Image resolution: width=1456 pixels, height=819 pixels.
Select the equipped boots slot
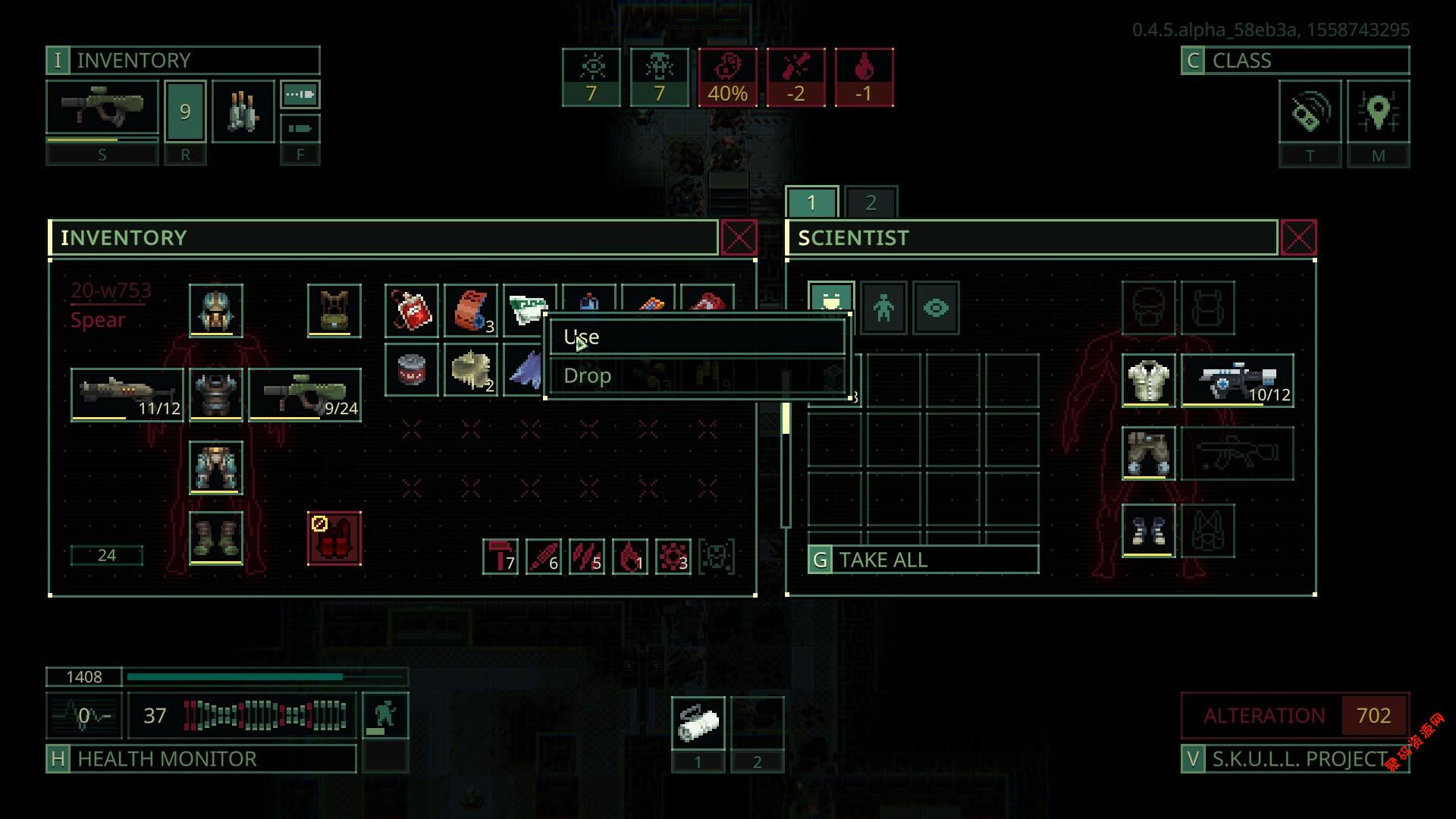click(216, 538)
